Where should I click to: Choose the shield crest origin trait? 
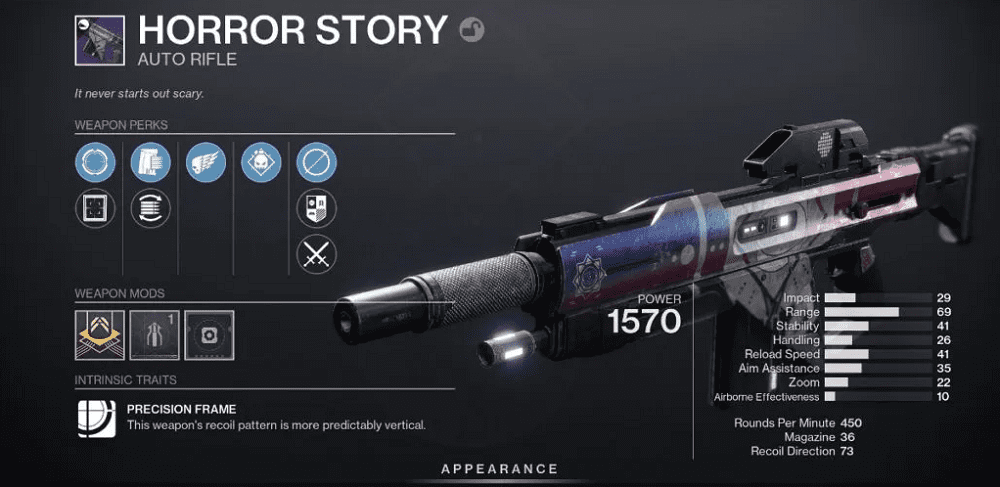coord(317,208)
